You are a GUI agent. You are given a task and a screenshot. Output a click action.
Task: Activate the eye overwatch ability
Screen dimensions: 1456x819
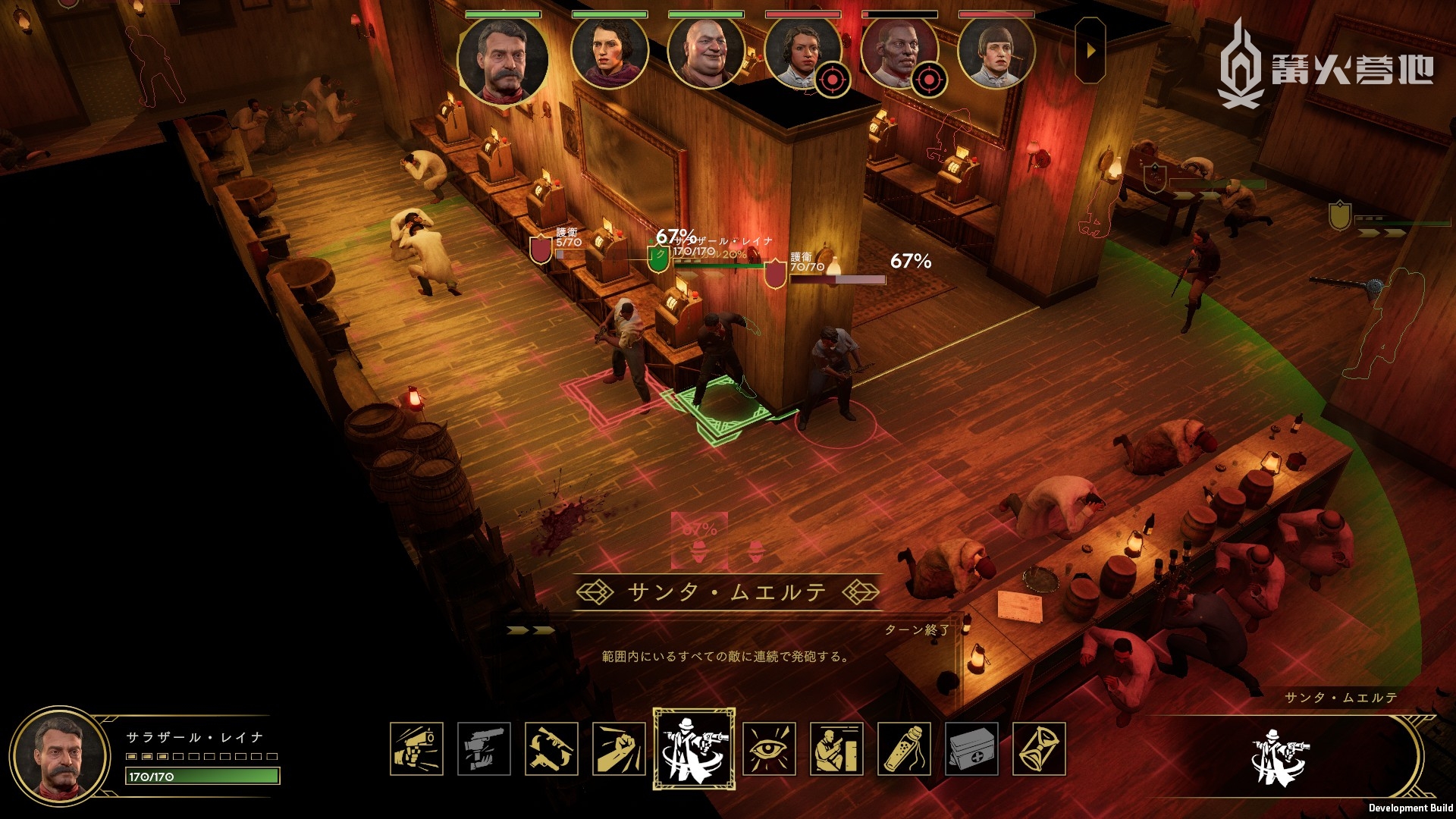[x=769, y=748]
